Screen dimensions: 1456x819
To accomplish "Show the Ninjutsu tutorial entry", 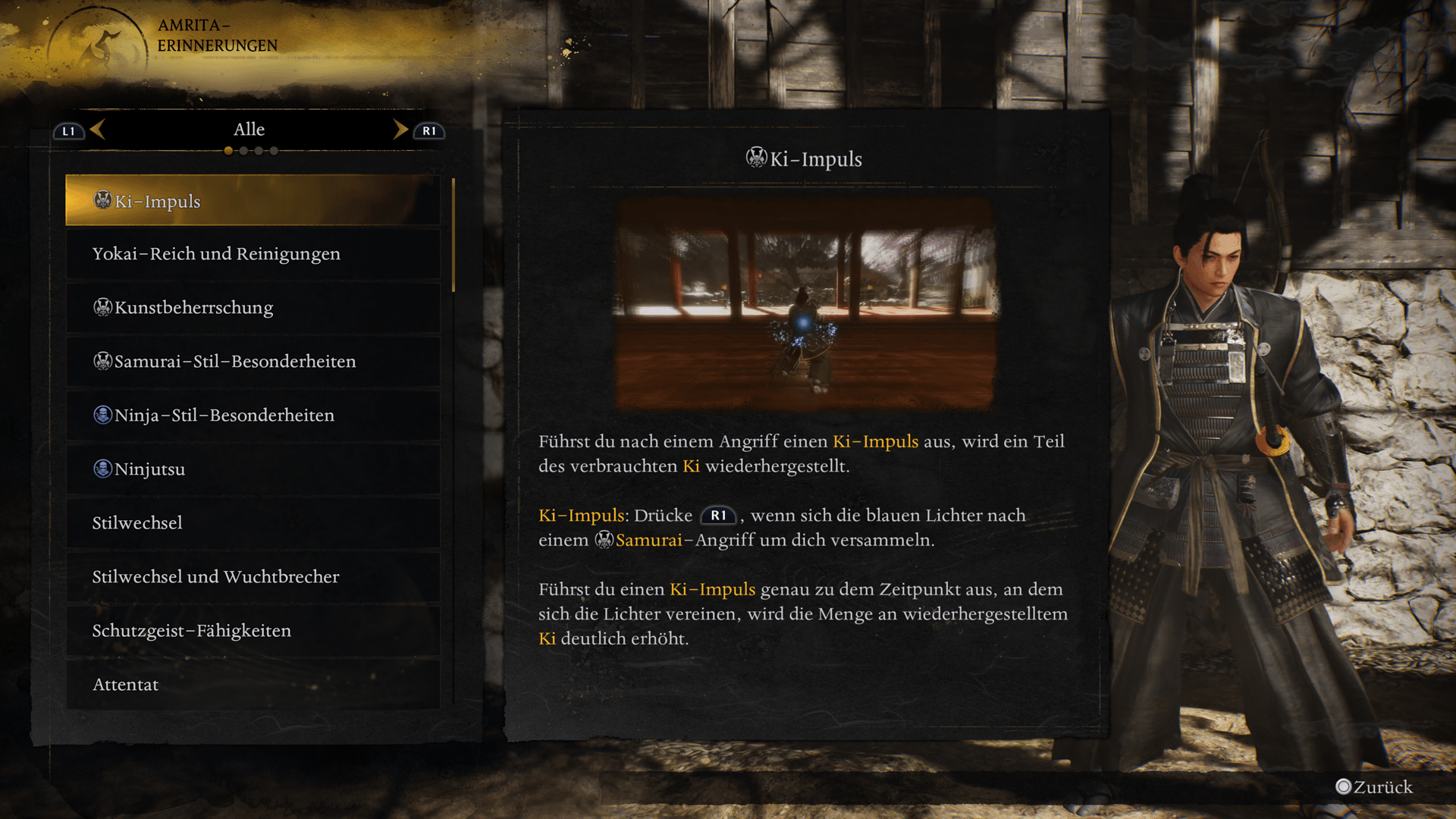I will (x=253, y=469).
